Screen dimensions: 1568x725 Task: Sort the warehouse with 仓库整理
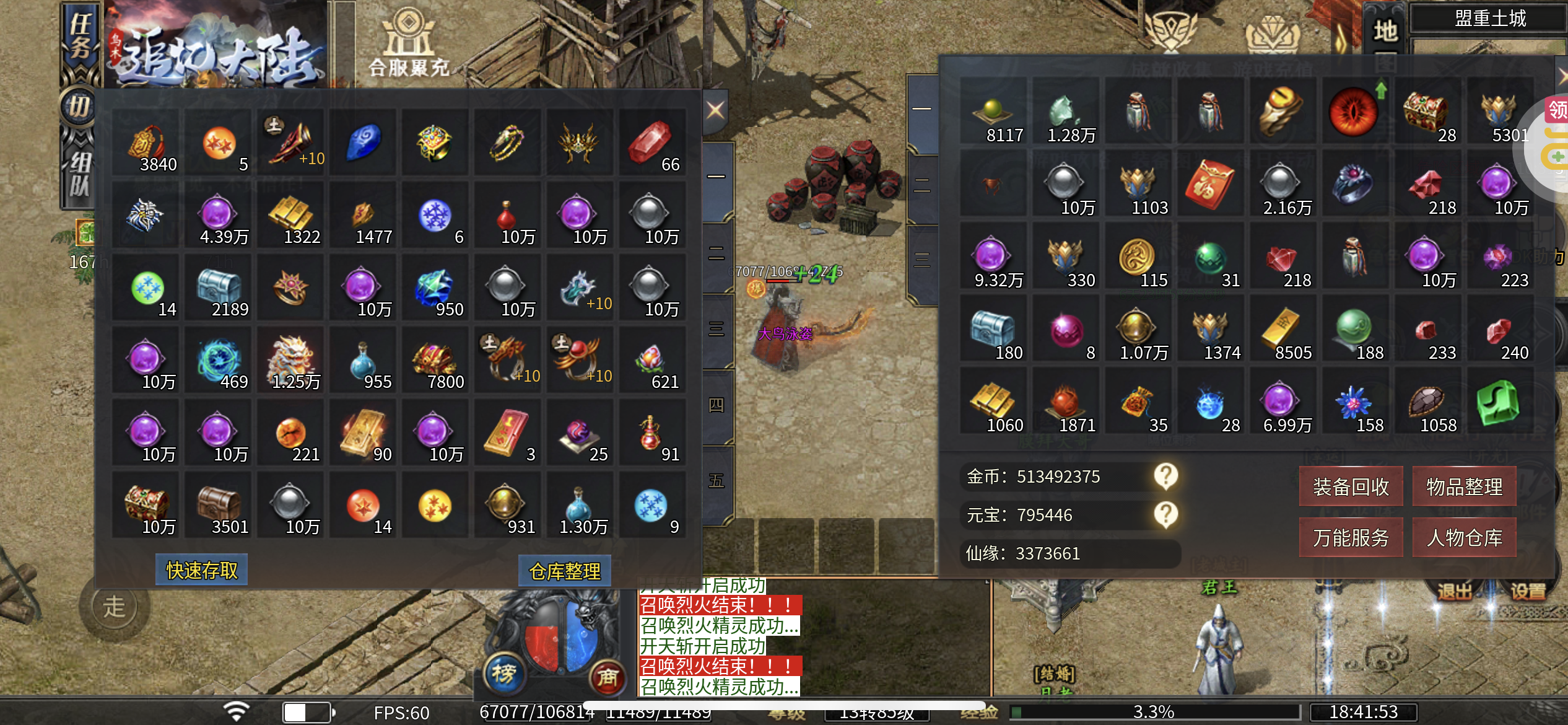[x=564, y=571]
